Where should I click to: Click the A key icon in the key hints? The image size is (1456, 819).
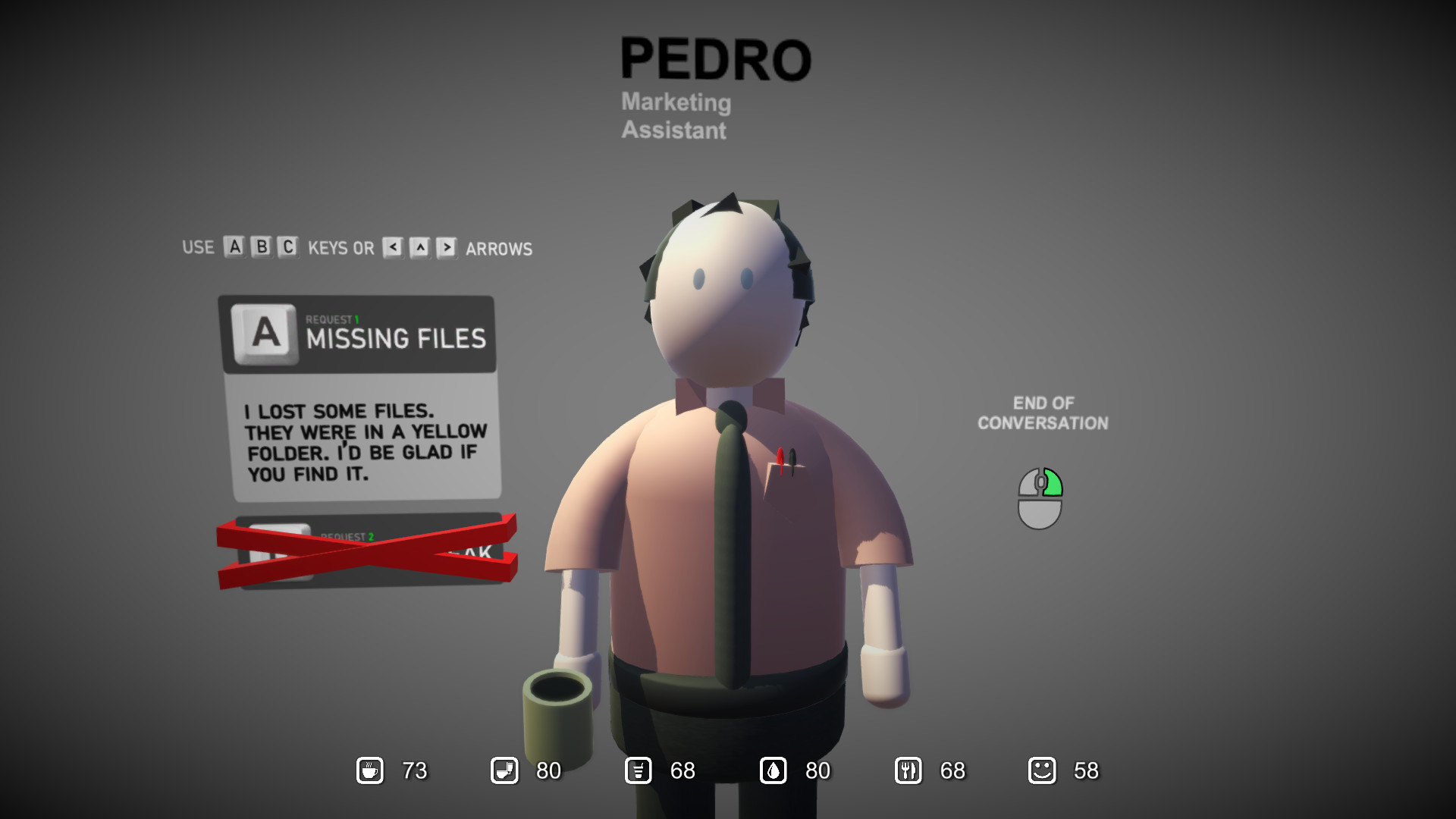click(233, 246)
